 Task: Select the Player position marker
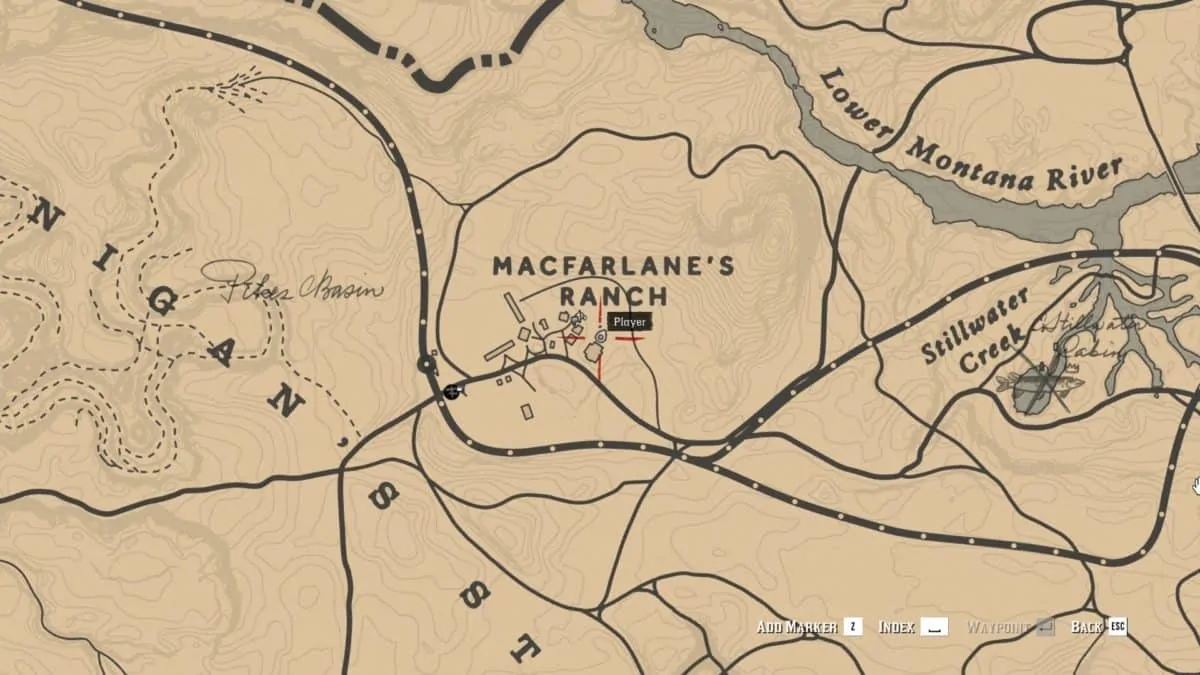click(600, 338)
